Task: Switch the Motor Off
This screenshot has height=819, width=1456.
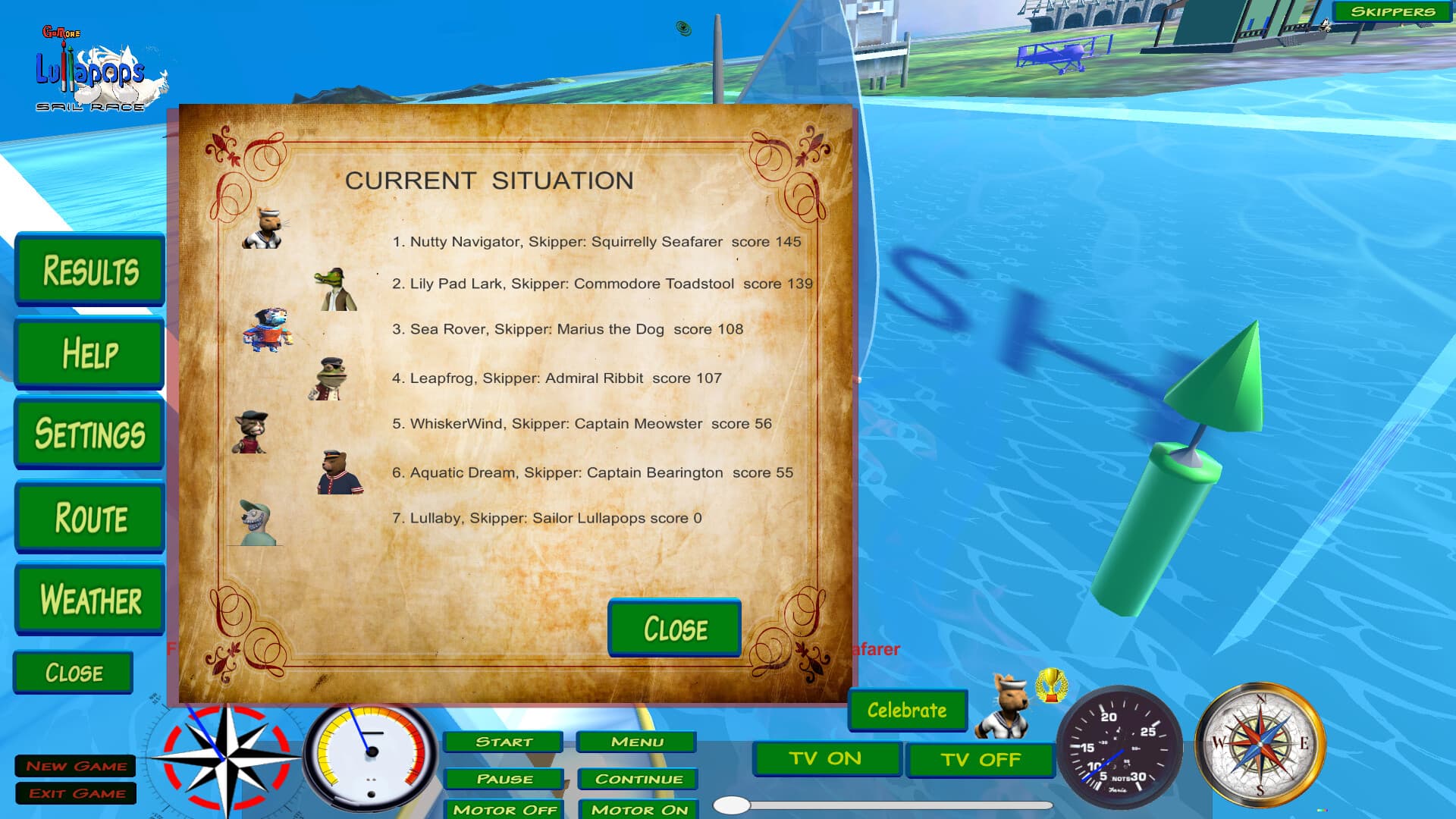Action: click(x=504, y=811)
